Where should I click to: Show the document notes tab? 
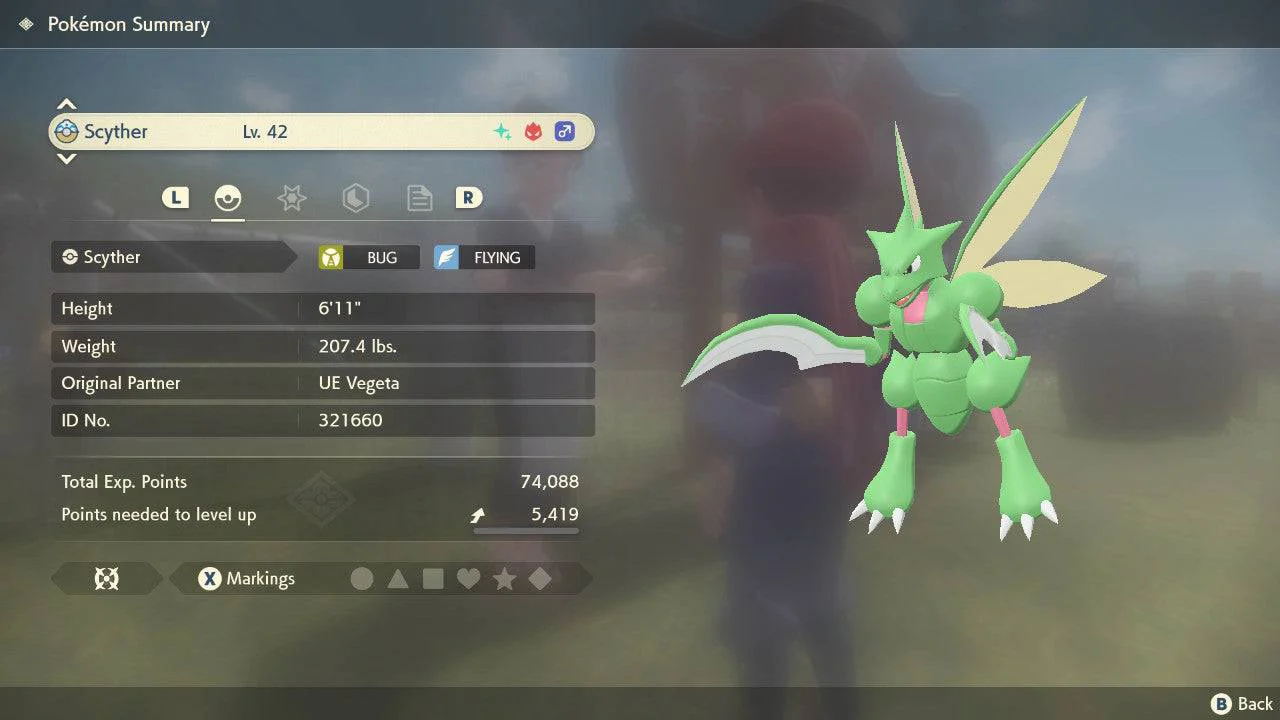point(419,198)
